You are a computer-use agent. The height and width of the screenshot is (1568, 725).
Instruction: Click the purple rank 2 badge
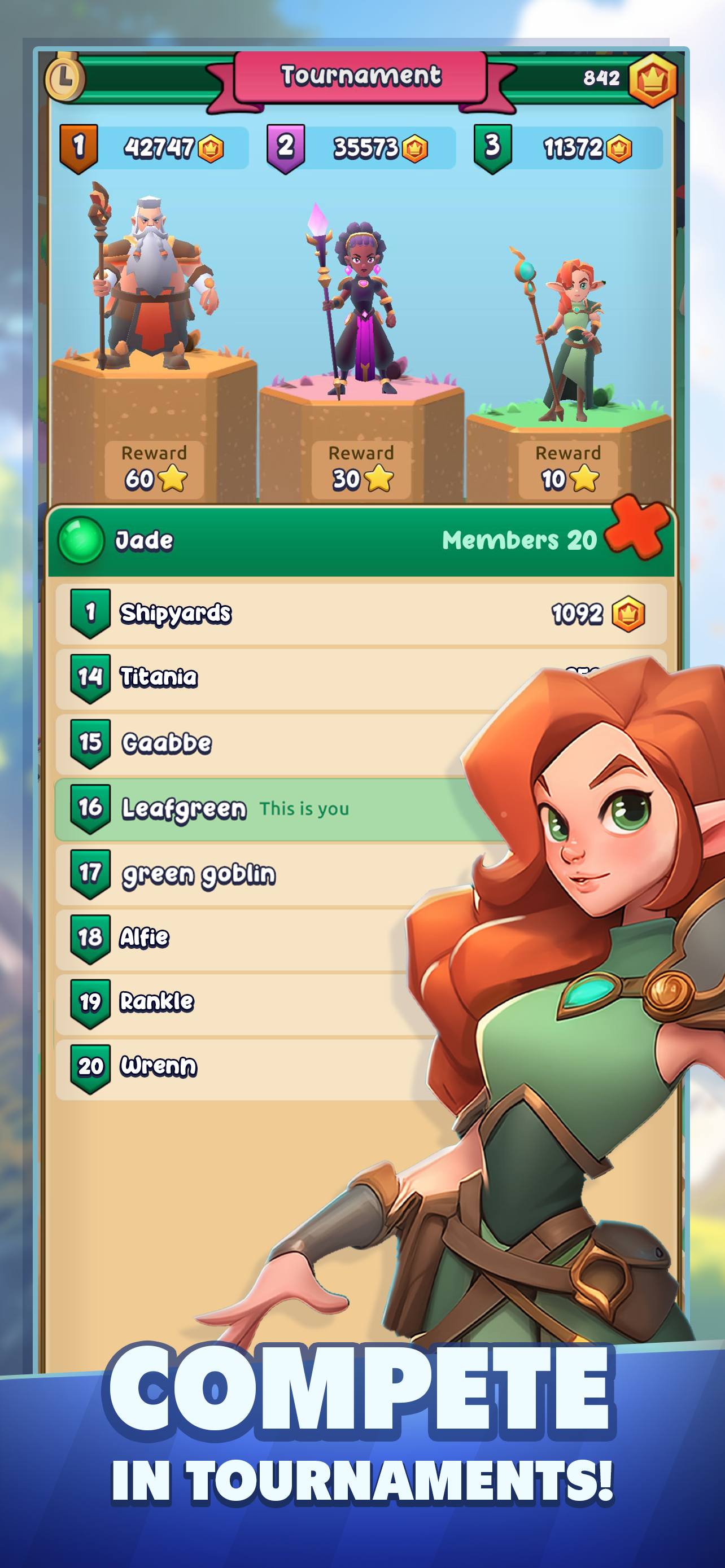(286, 146)
